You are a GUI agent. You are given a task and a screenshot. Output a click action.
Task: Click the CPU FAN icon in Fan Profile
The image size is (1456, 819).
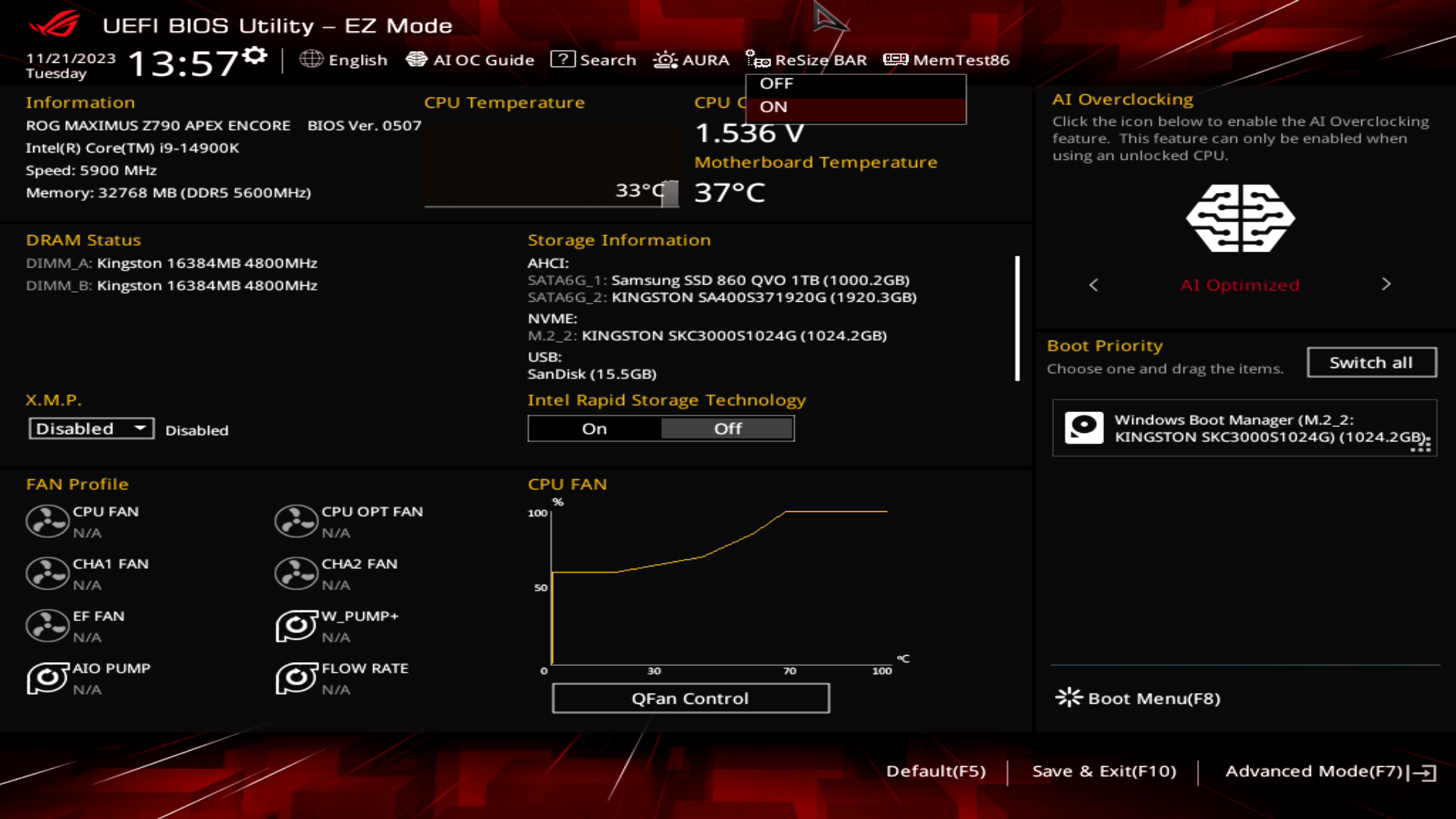(47, 521)
